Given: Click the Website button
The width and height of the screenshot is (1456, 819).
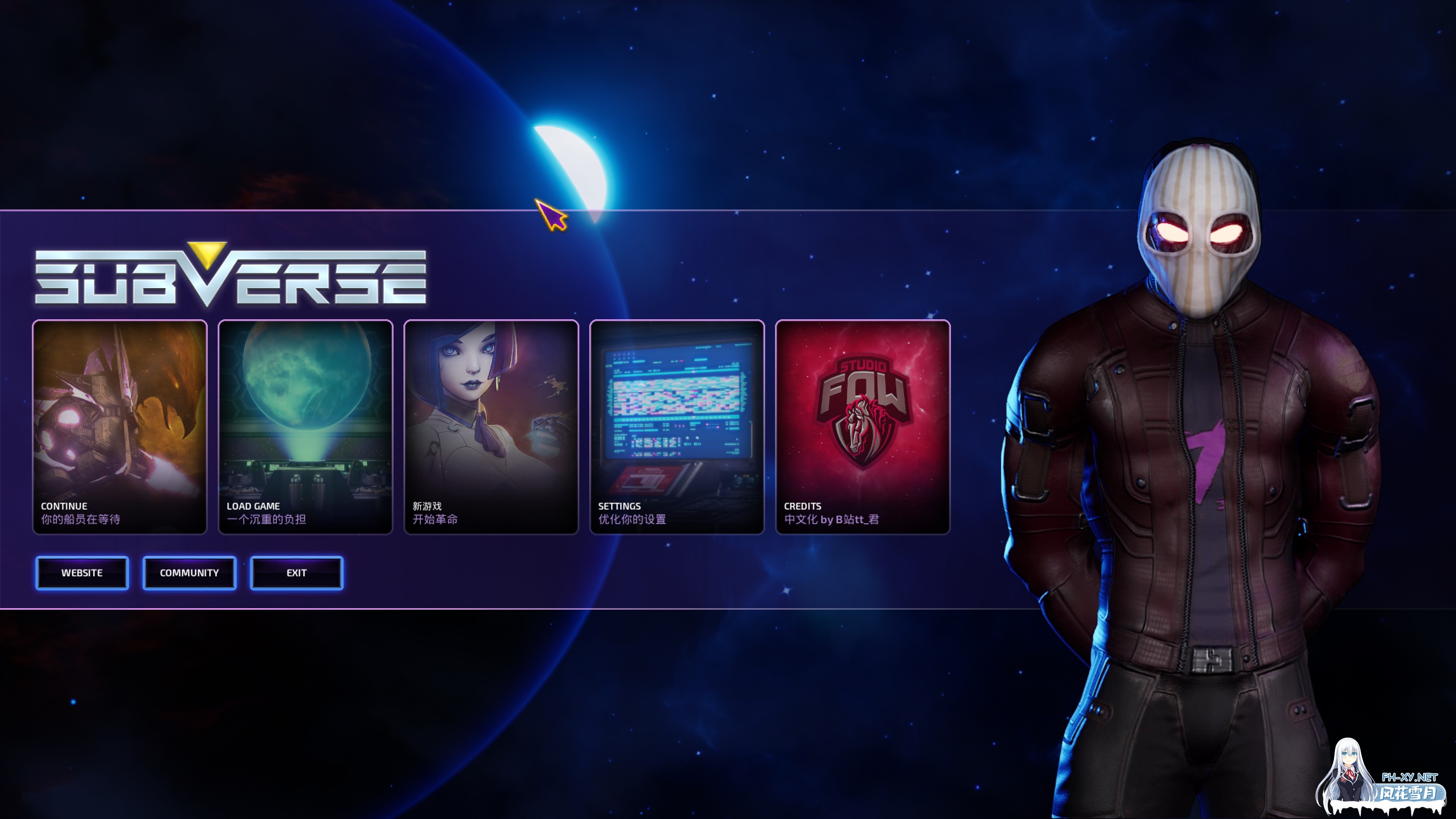Looking at the screenshot, I should pyautogui.click(x=82, y=573).
